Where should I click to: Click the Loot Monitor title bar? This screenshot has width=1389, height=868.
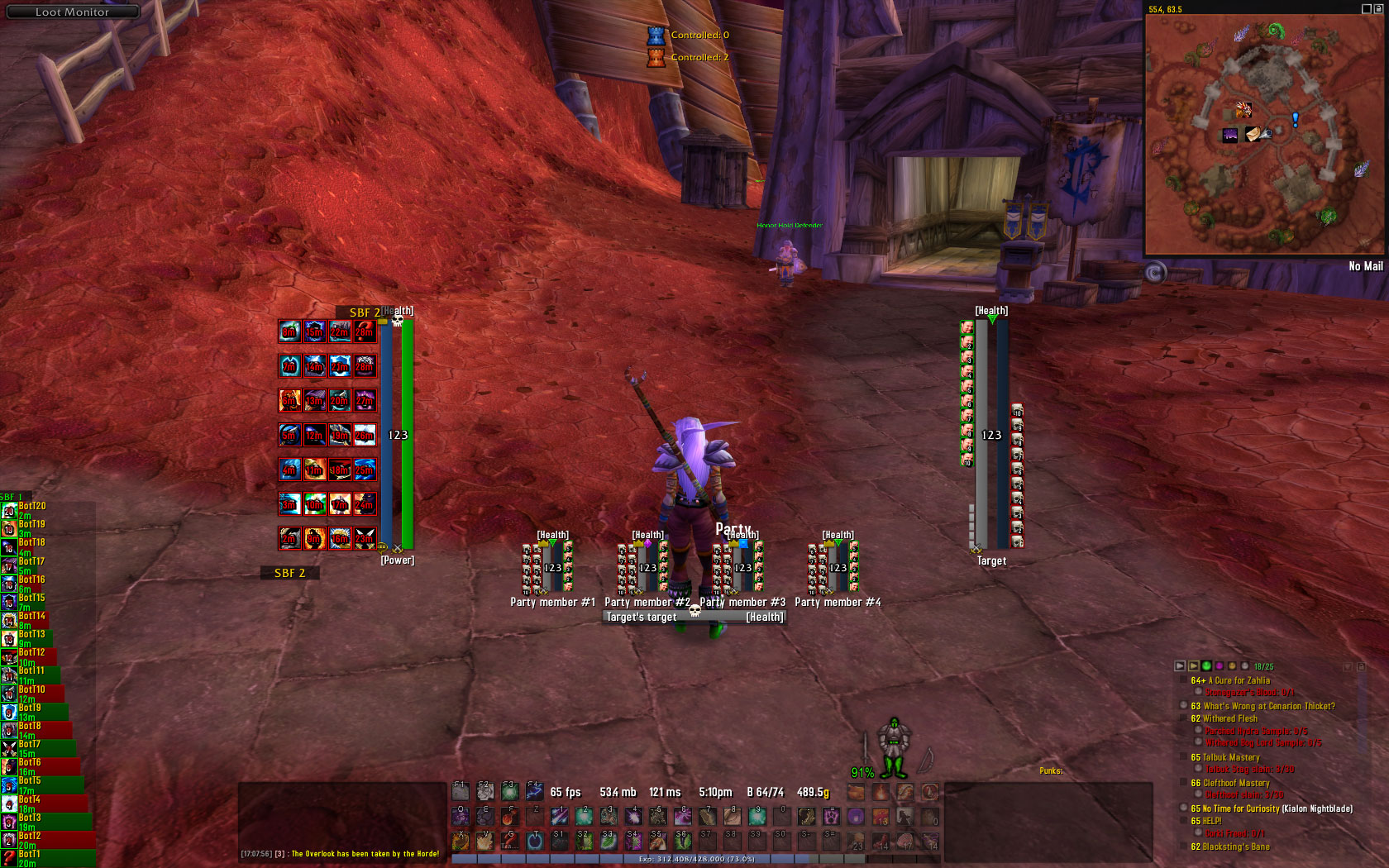pos(71,12)
